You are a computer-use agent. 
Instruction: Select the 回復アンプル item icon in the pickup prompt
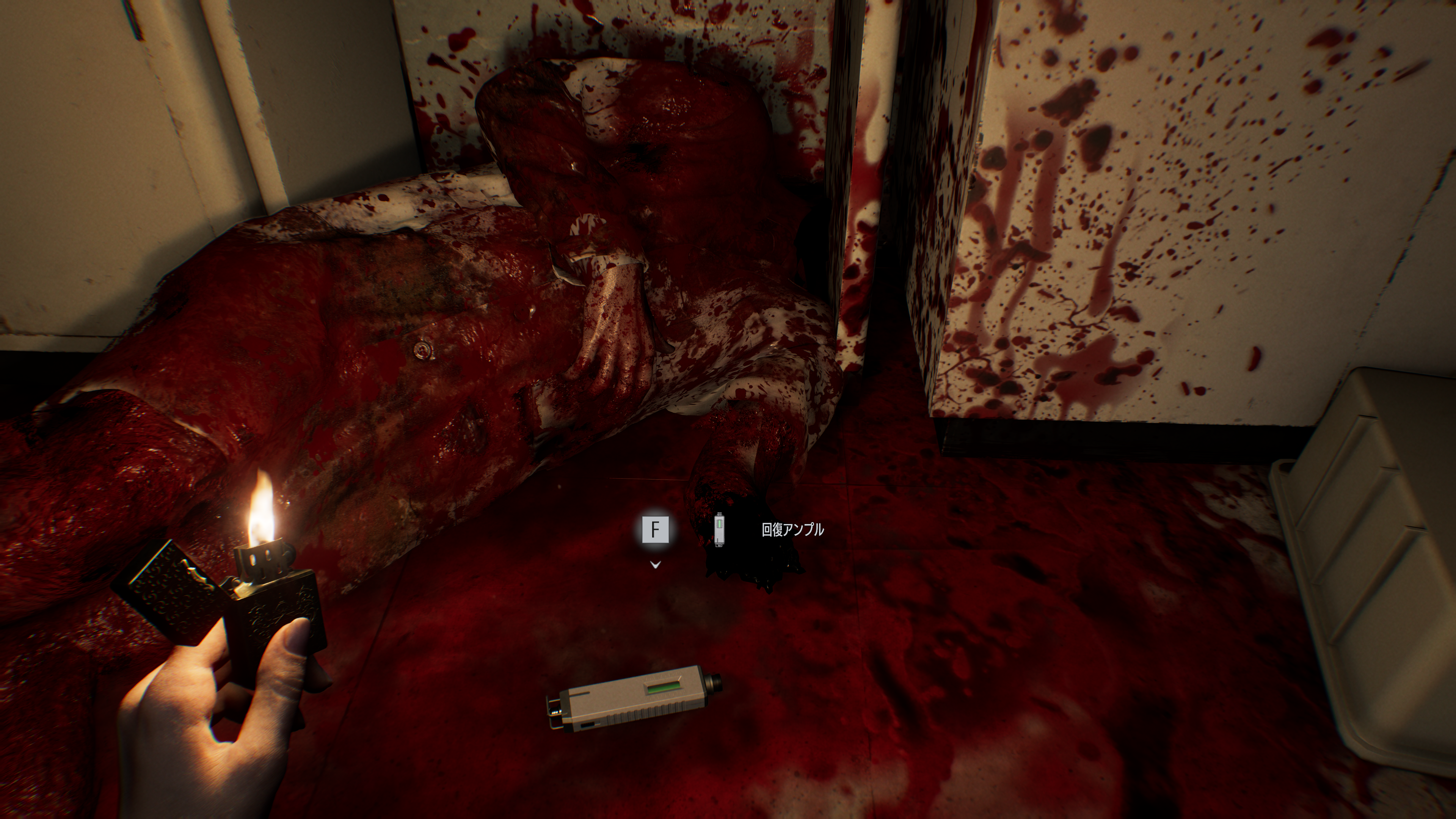click(719, 530)
